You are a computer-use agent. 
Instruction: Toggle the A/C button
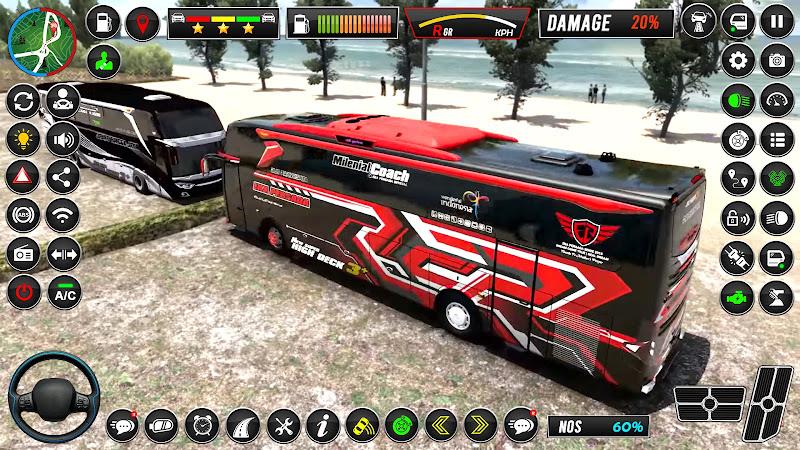pos(64,294)
